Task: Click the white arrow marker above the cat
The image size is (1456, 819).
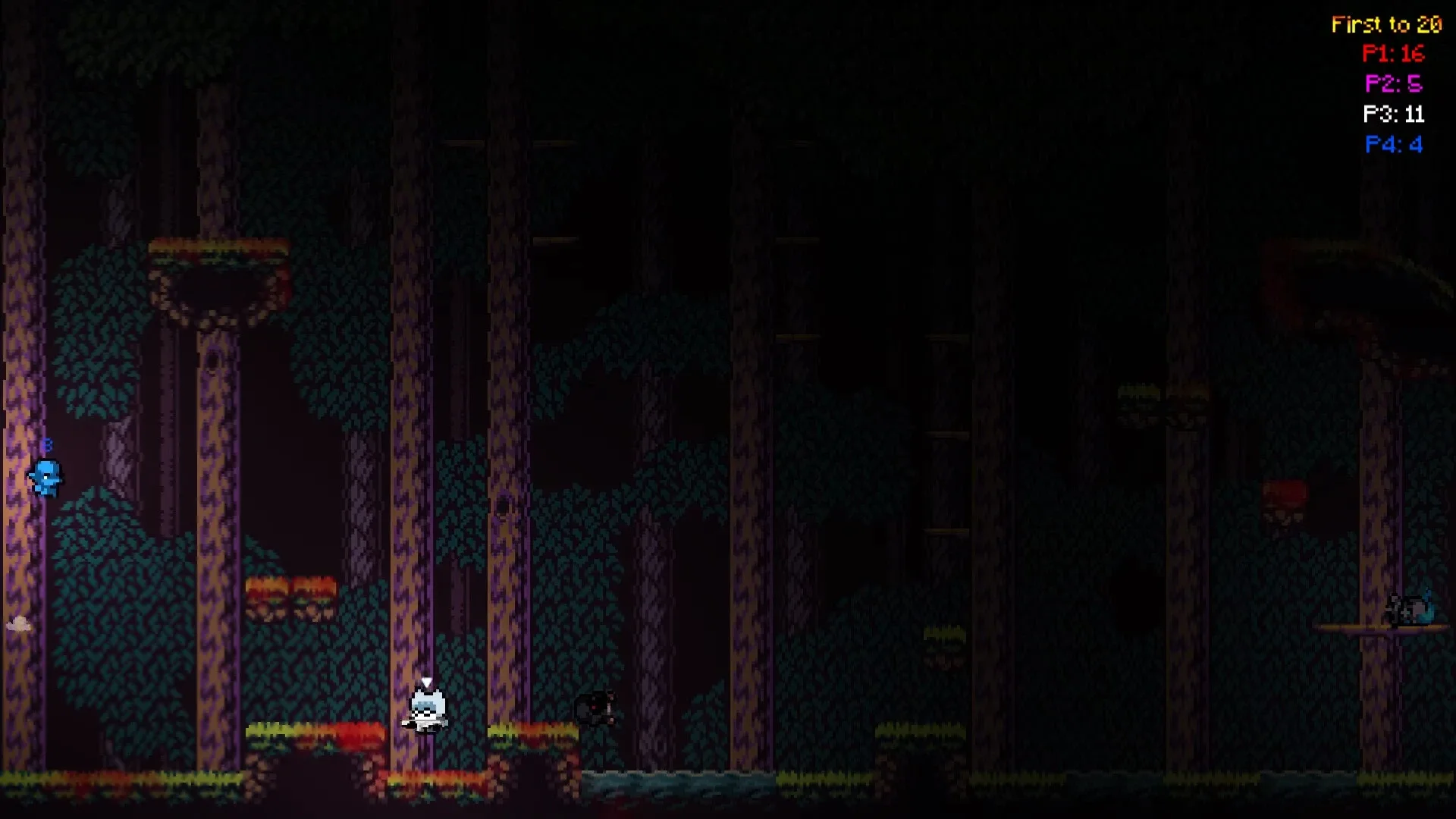Action: click(425, 681)
